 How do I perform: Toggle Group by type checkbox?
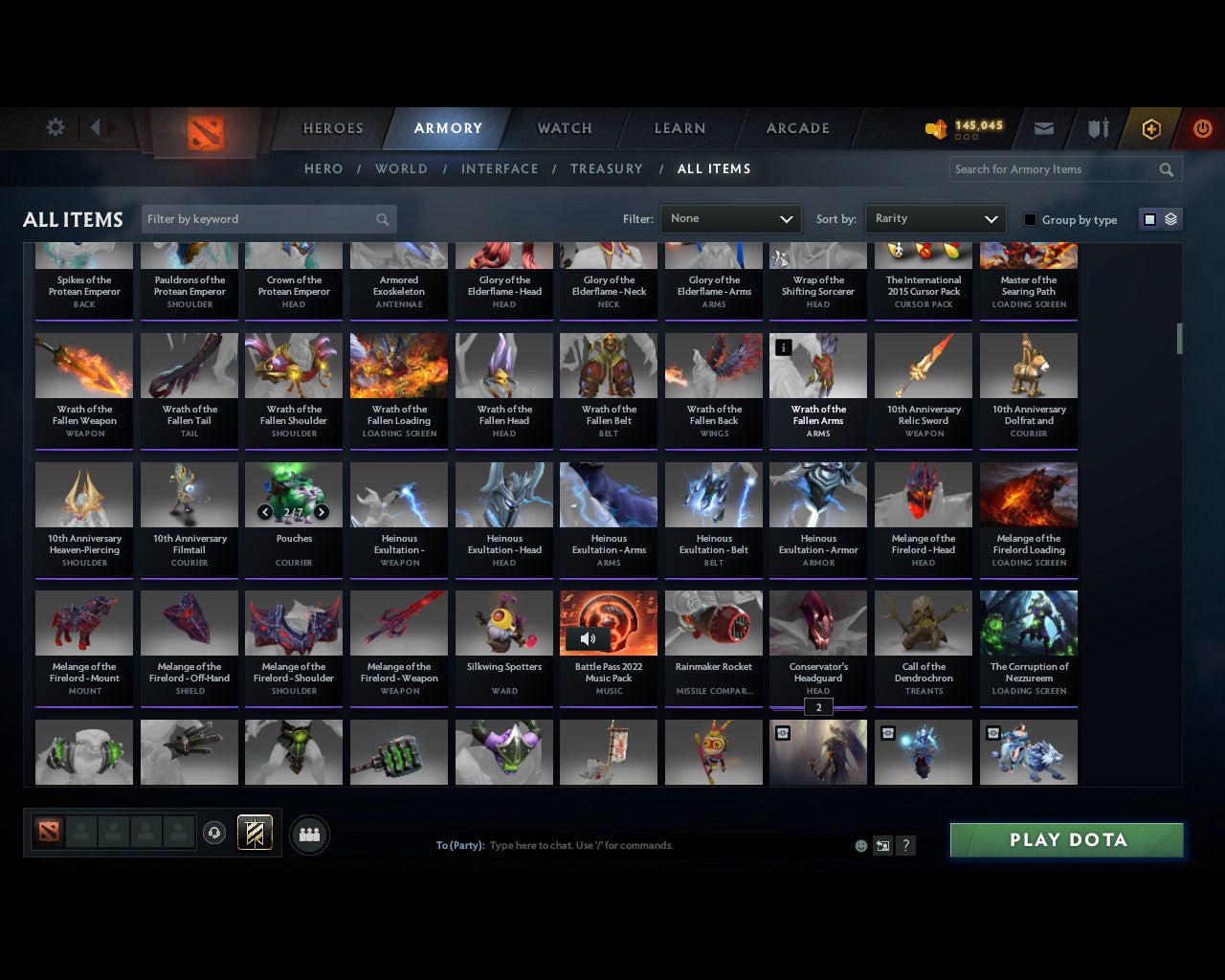pyautogui.click(x=1030, y=218)
